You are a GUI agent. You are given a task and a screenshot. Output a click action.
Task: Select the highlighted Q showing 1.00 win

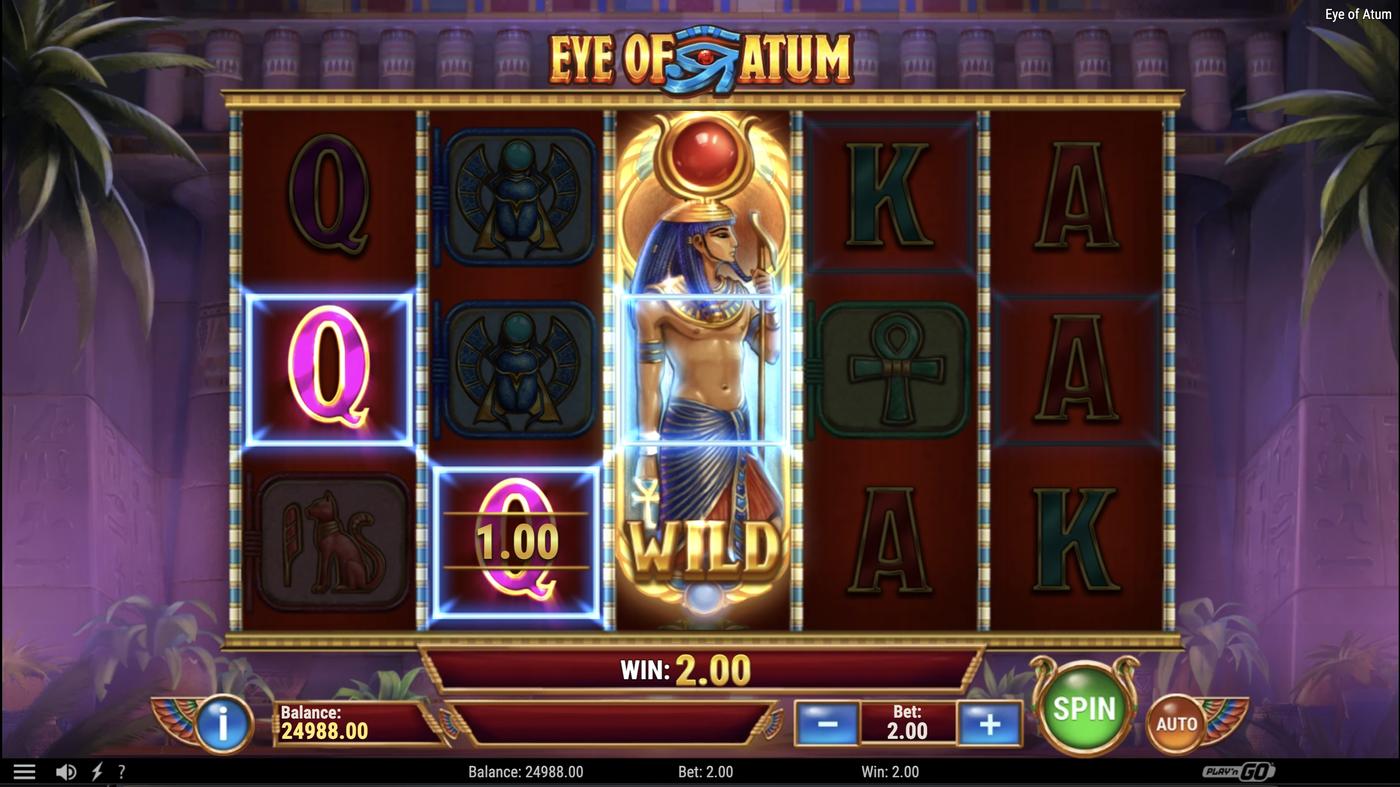[x=516, y=541]
